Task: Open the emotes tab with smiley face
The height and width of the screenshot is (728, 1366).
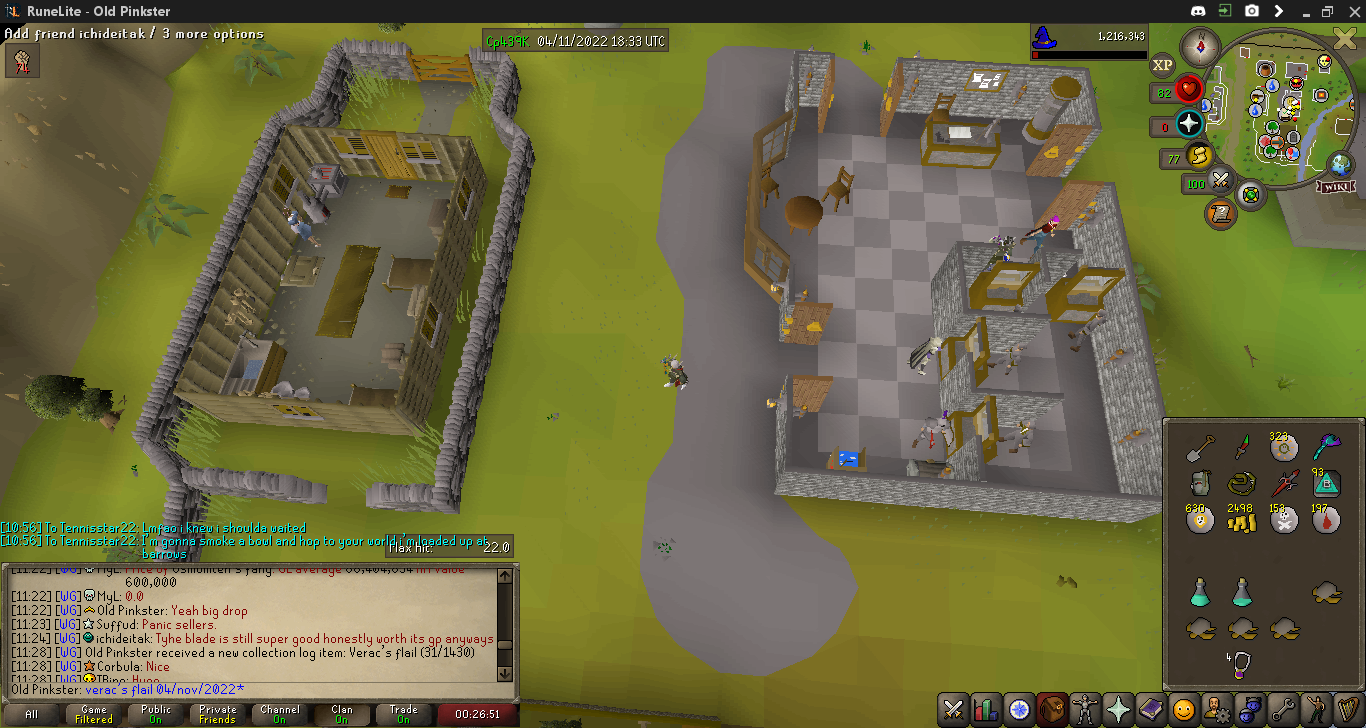Action: coord(1184,709)
